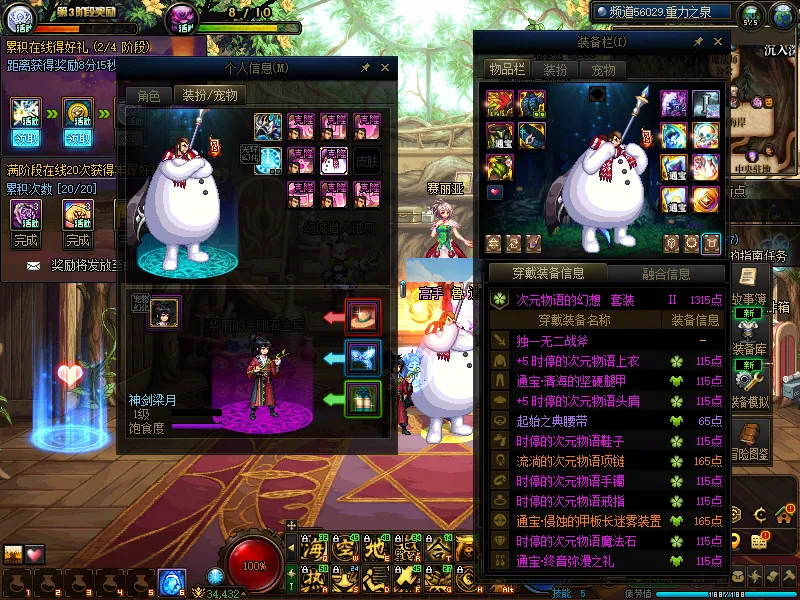This screenshot has width=800, height=600.
Task: Click the blue gem consumable in quick slot
Action: [170, 580]
